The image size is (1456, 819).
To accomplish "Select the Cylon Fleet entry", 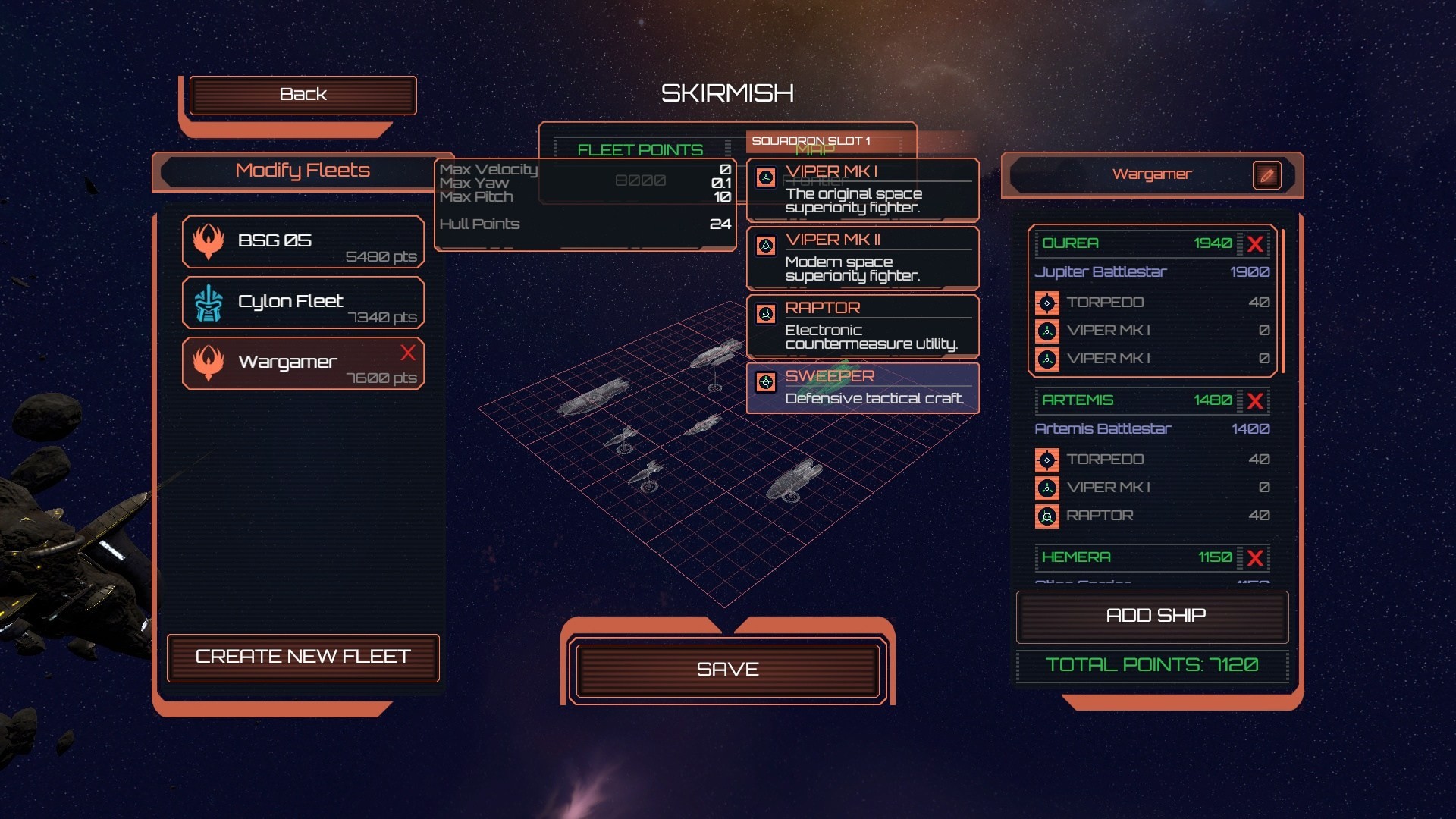I will (x=303, y=303).
